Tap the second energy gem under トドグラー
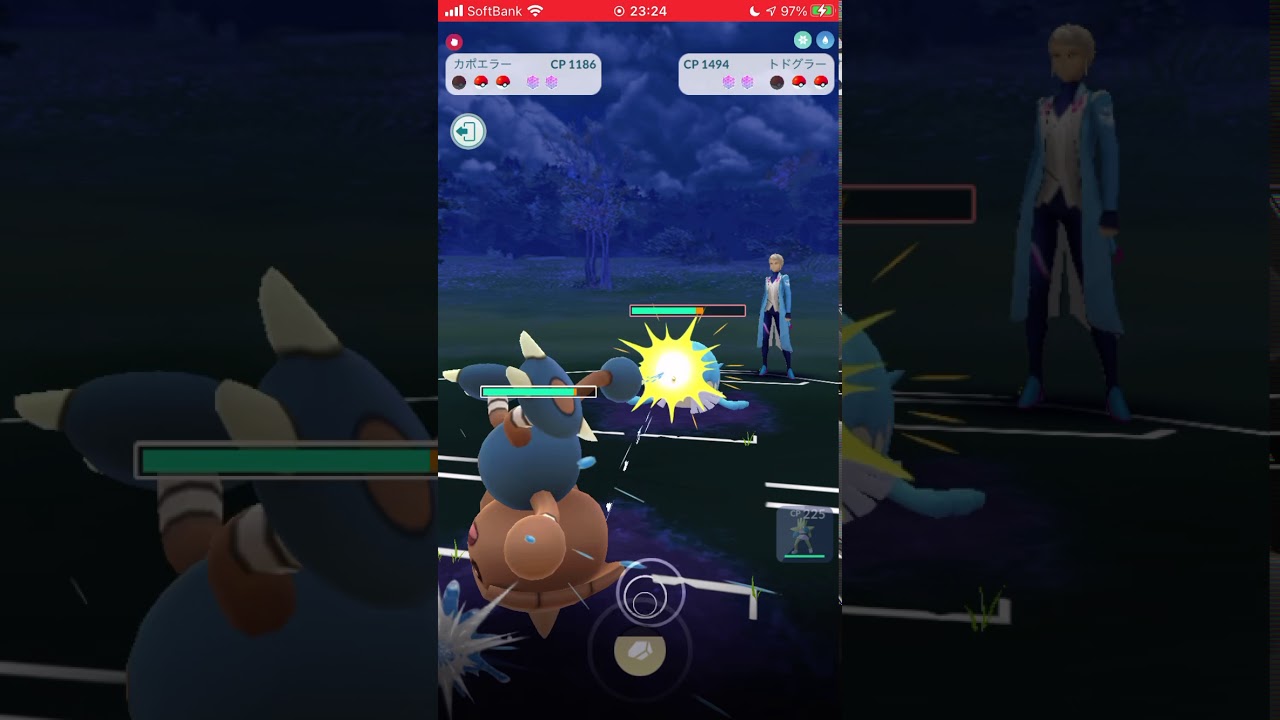Viewport: 1280px width, 720px height. click(x=749, y=82)
